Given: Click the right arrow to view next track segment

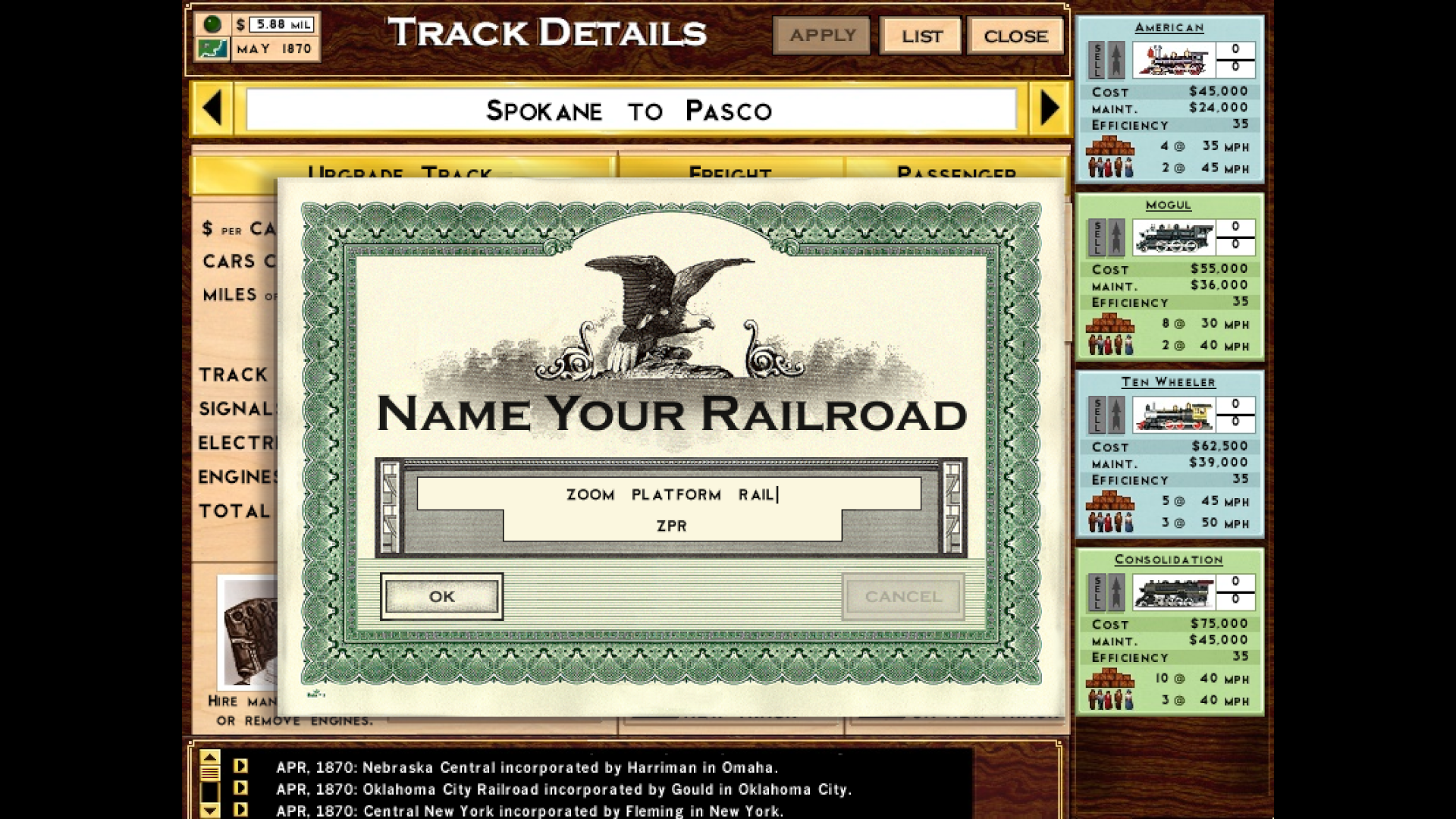Looking at the screenshot, I should (1051, 108).
